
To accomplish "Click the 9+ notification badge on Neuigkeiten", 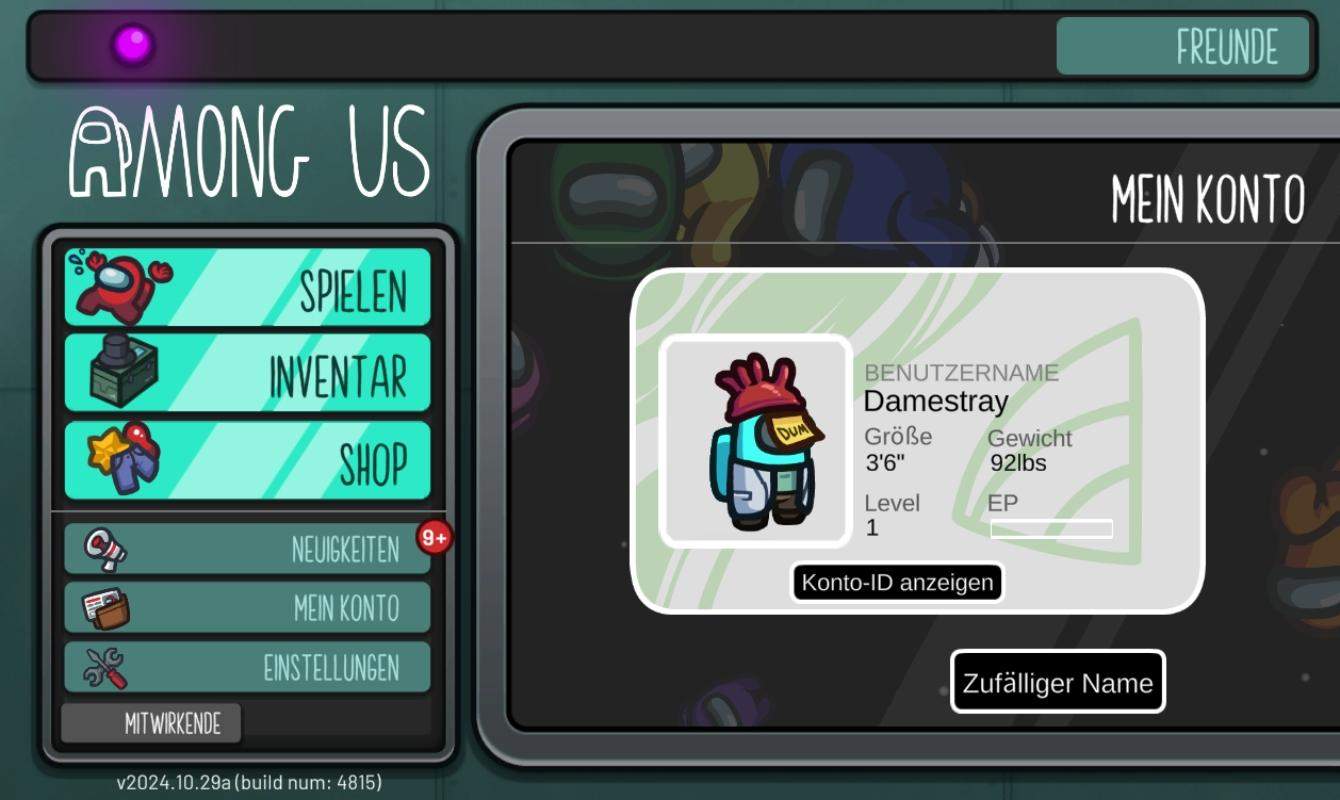I will (x=437, y=537).
